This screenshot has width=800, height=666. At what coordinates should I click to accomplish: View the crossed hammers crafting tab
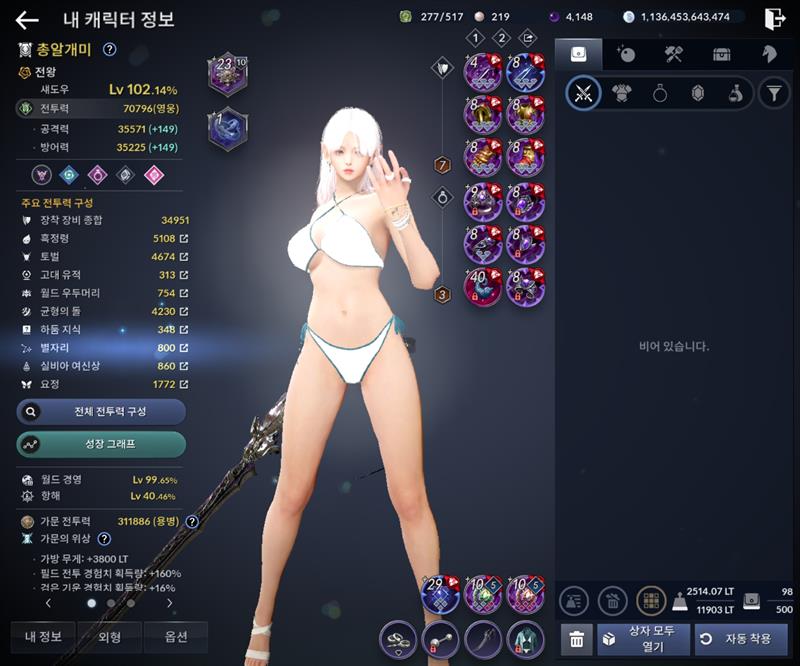674,54
